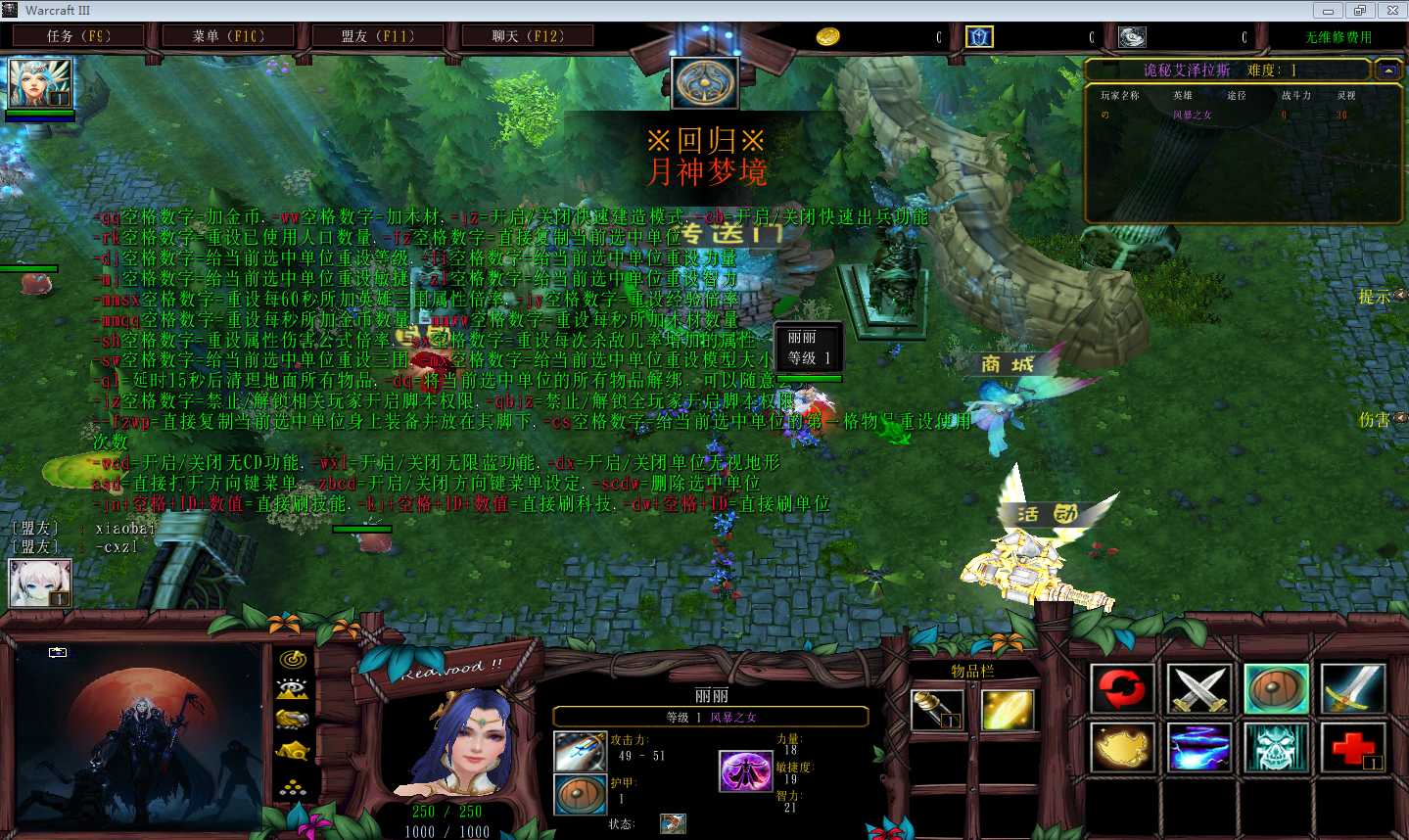Screen dimensions: 1409x840
Task: Select the second hero portrait with cat ears
Action: click(x=40, y=583)
